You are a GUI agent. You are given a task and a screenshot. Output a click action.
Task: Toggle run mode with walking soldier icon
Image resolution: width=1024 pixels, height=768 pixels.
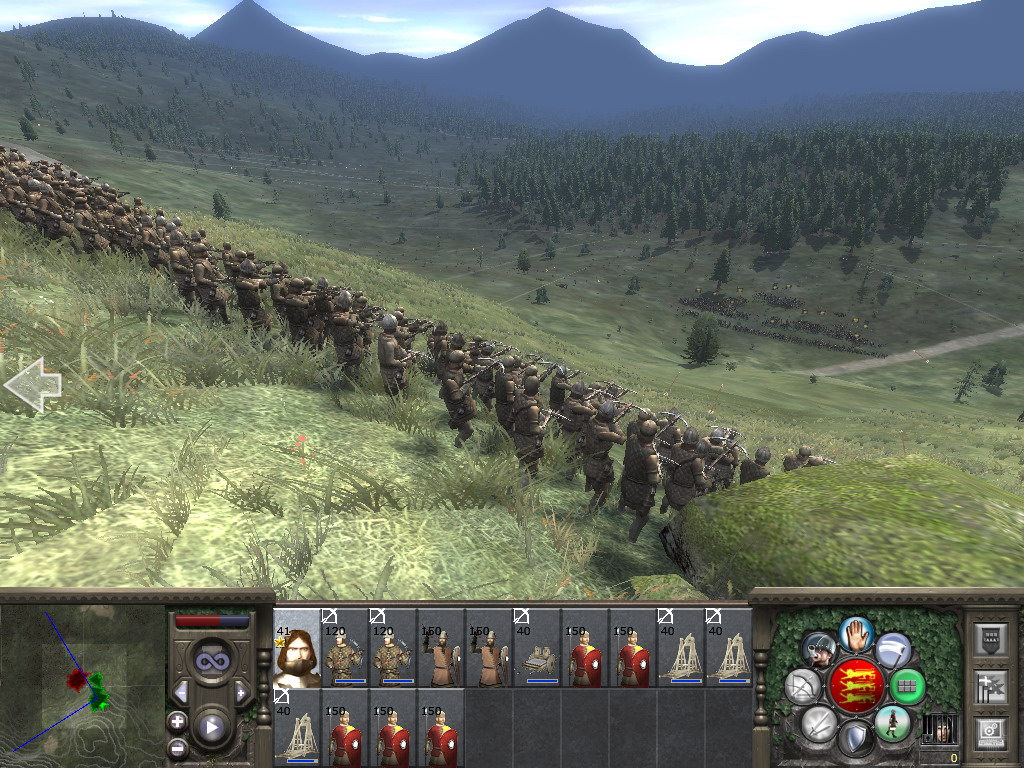893,722
